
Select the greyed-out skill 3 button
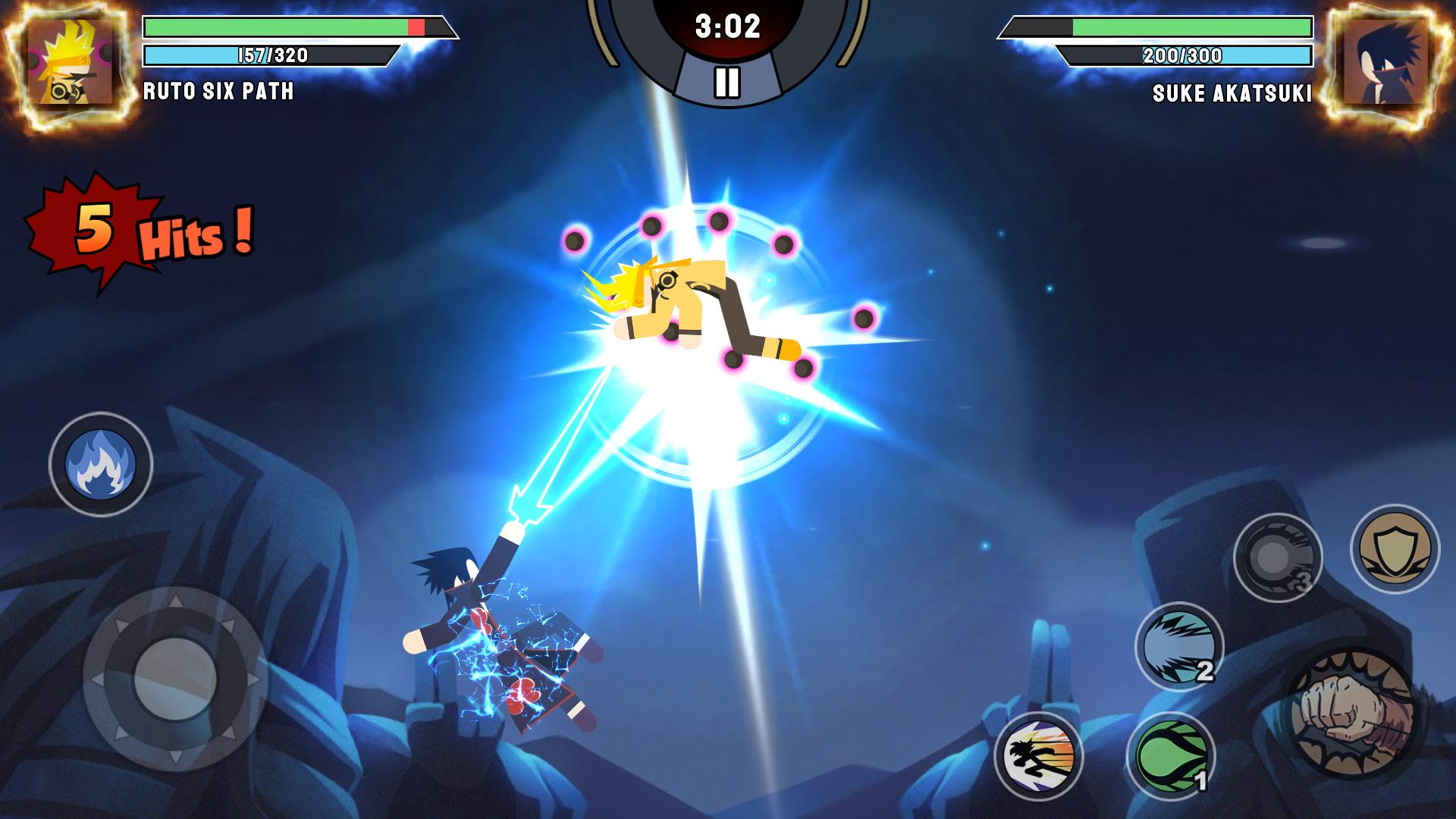1278,559
